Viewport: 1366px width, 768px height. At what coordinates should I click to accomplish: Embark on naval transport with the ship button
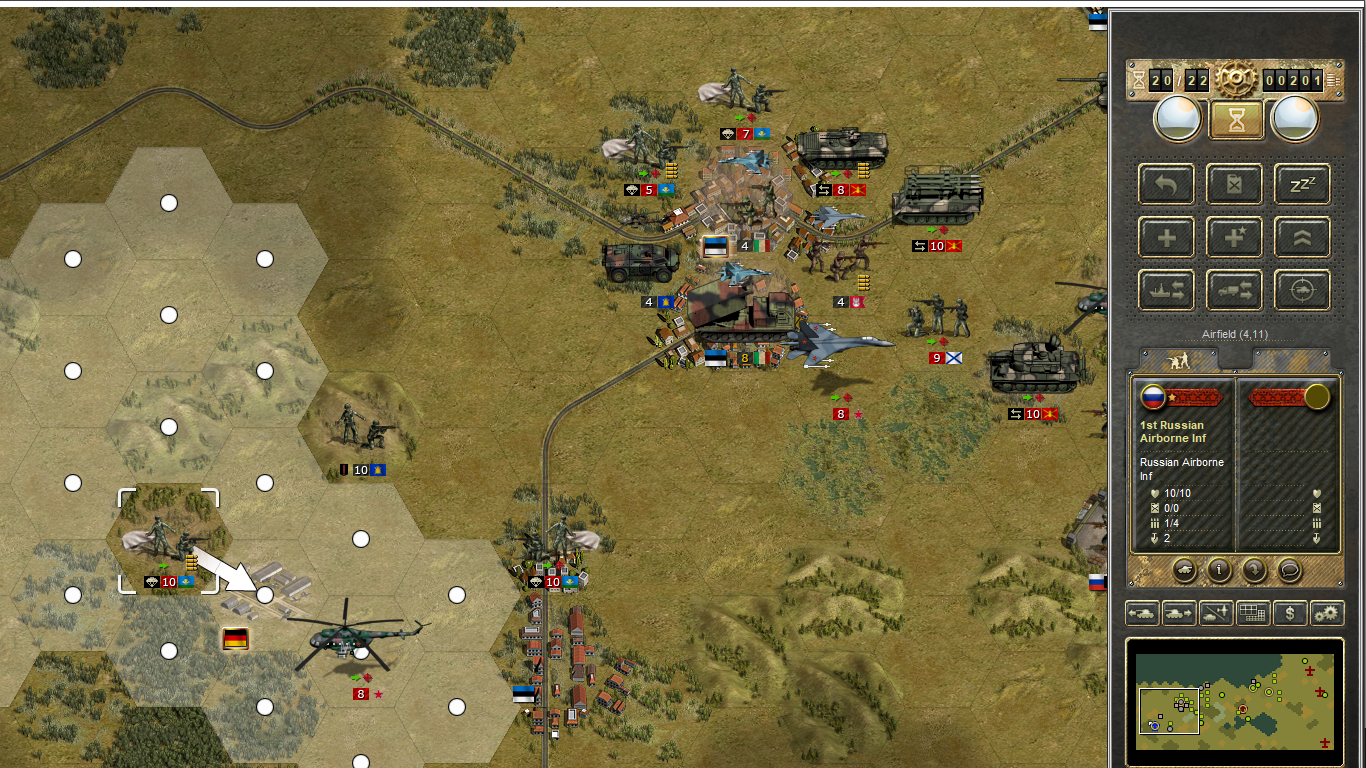1166,291
